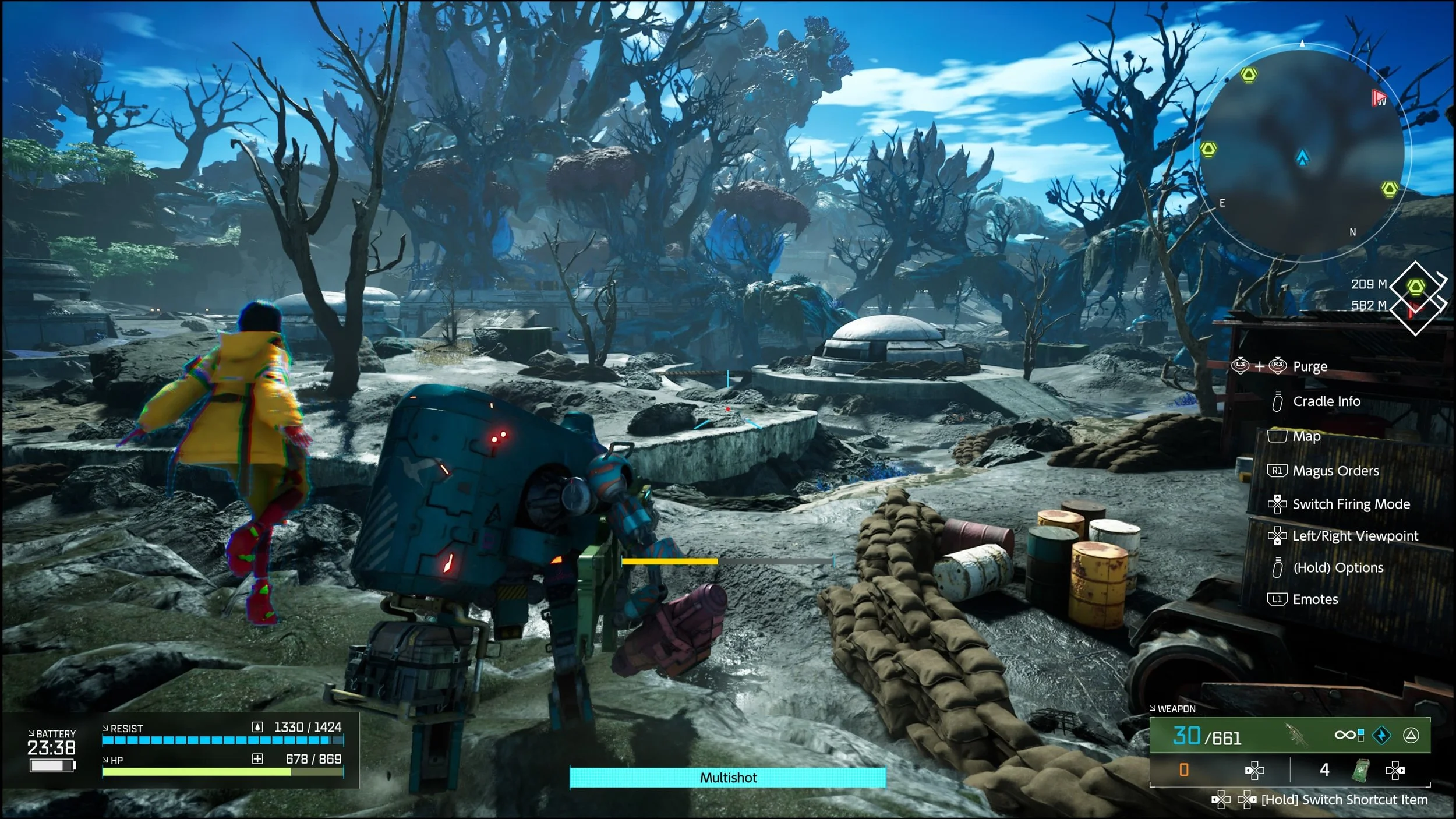Screen dimensions: 1456x819
Task: Click the Multishot skill bar
Action: (x=727, y=778)
